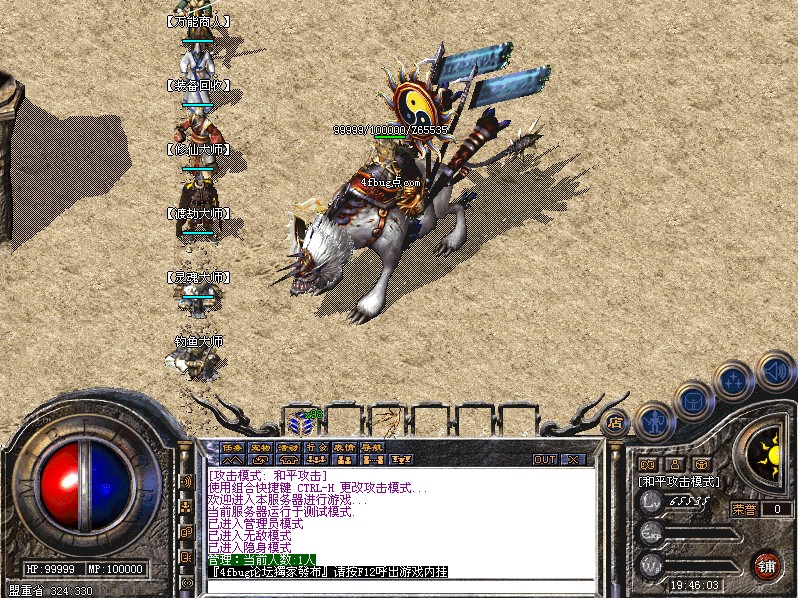Open the character figure round button
Screen dimensions: 798x598
point(655,420)
